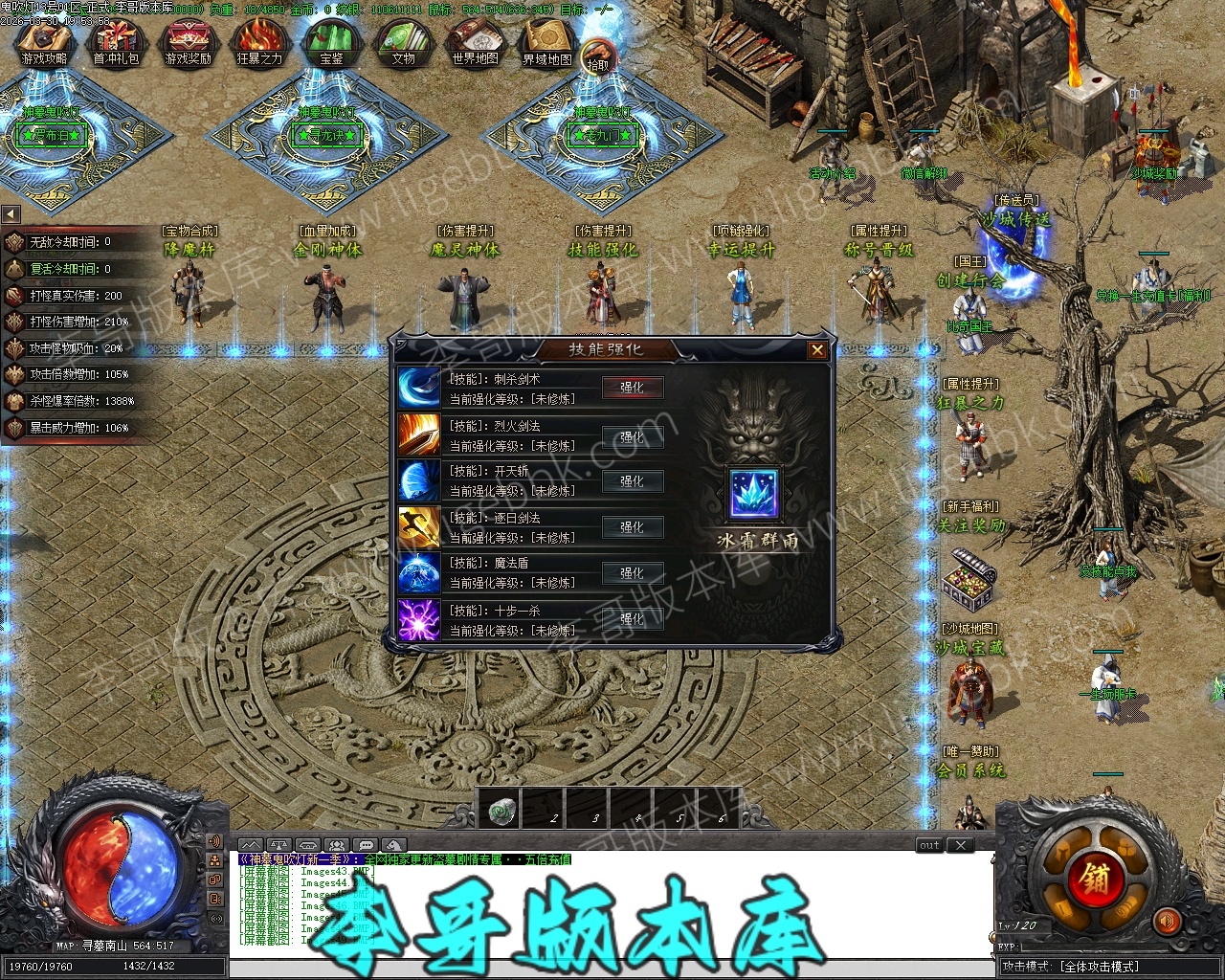Open the 文物 relics icon

(403, 43)
